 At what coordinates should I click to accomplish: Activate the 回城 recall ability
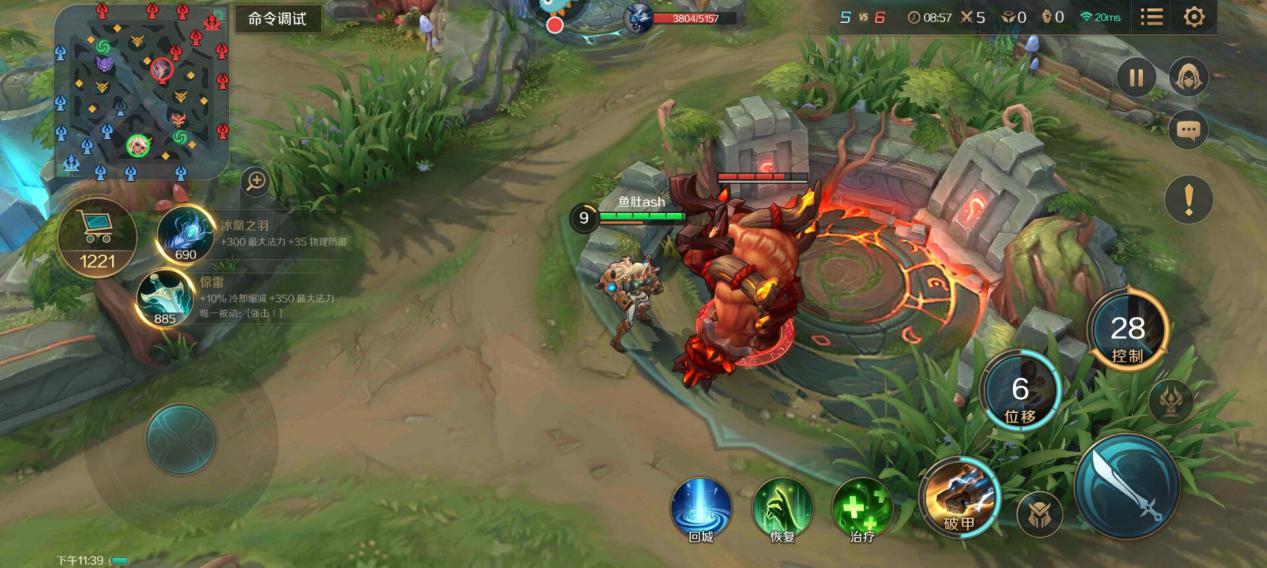coord(700,507)
